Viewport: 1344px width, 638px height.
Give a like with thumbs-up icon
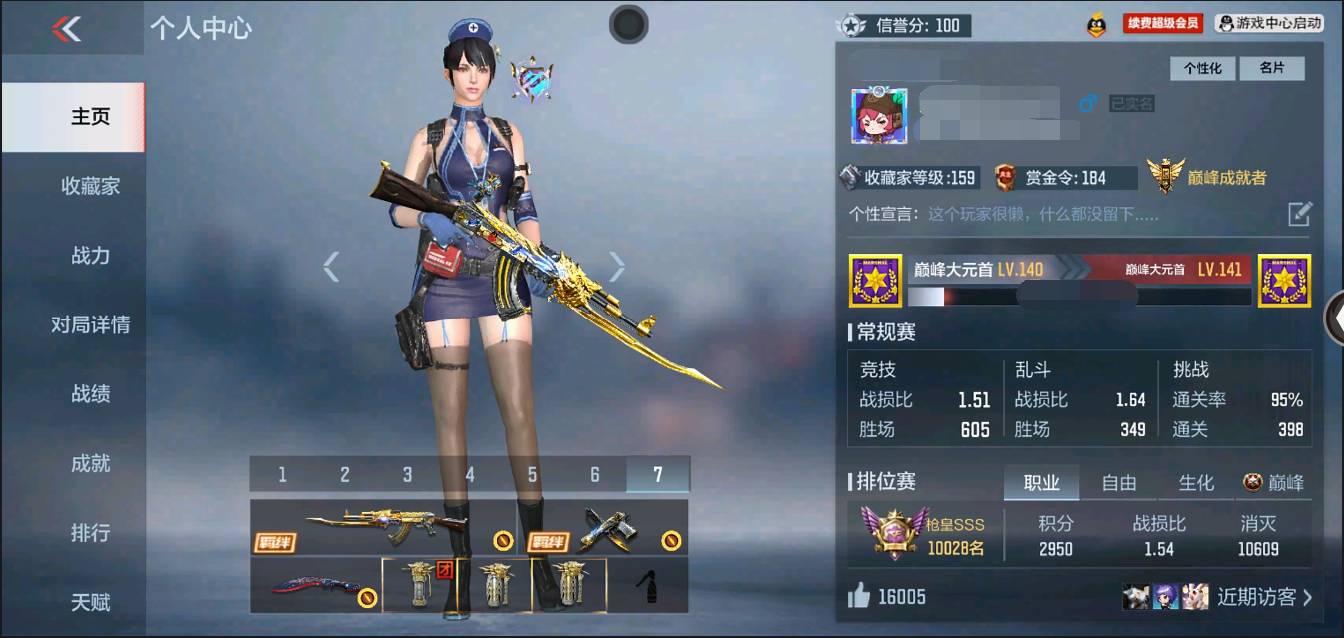pos(859,597)
